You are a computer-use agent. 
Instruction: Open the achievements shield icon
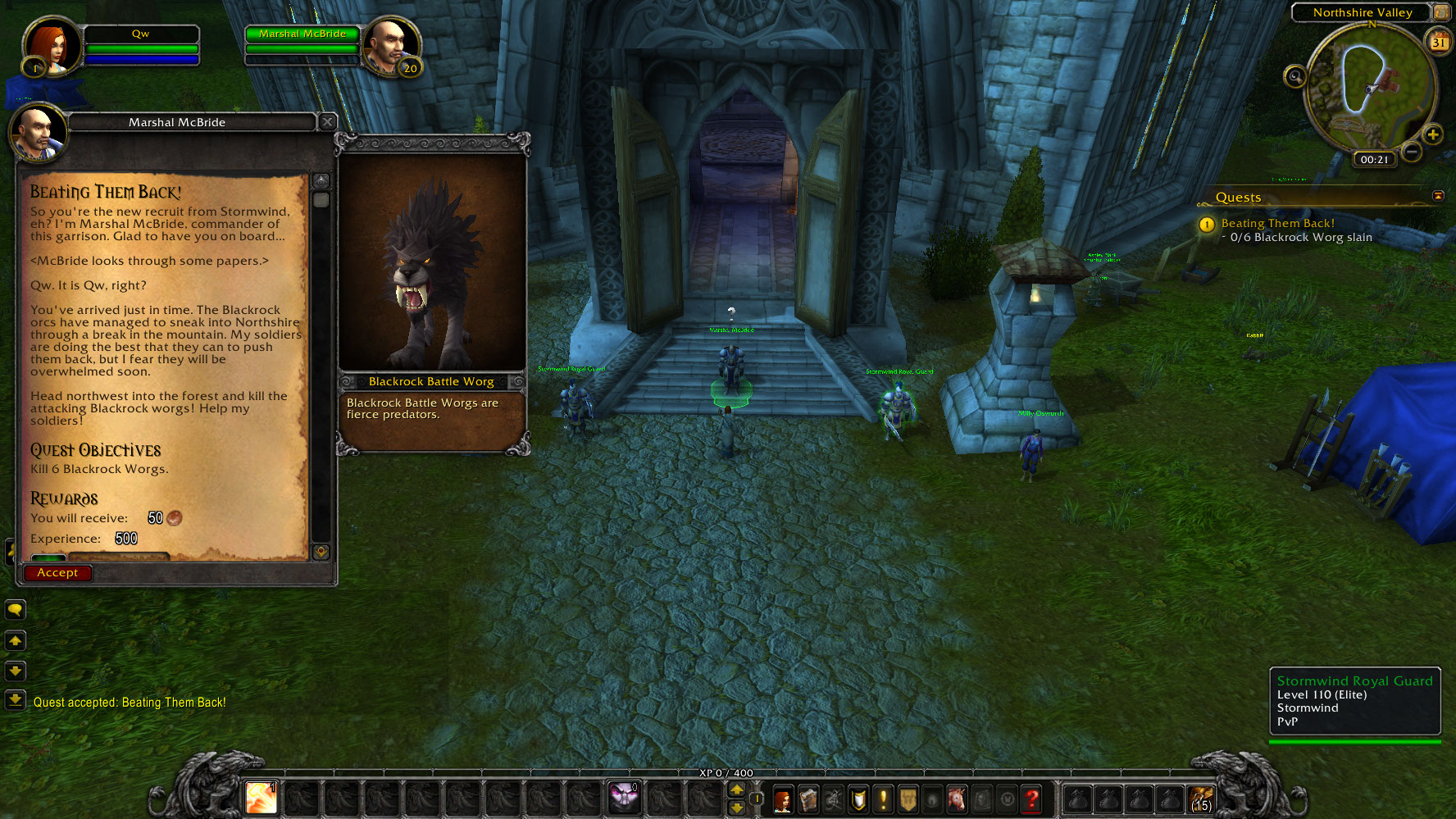click(x=857, y=799)
